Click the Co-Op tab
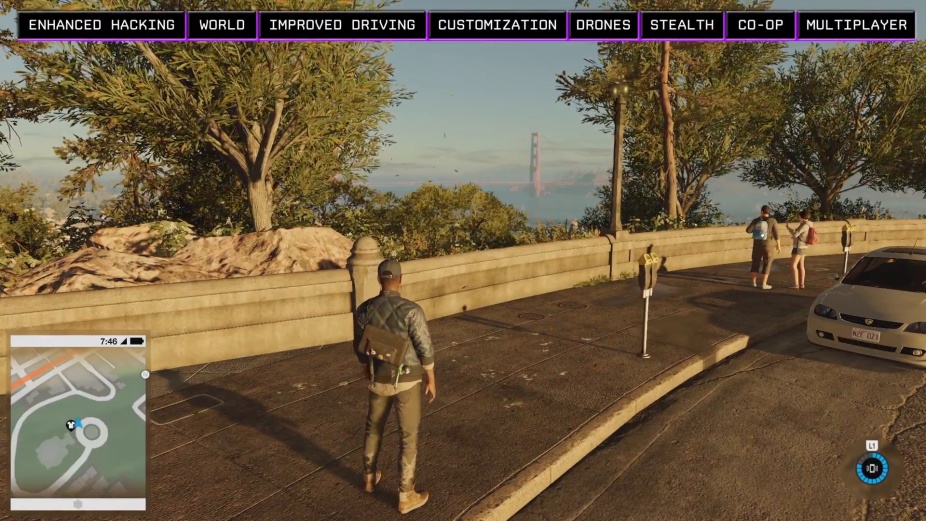Image resolution: width=926 pixels, height=521 pixels. 760,25
